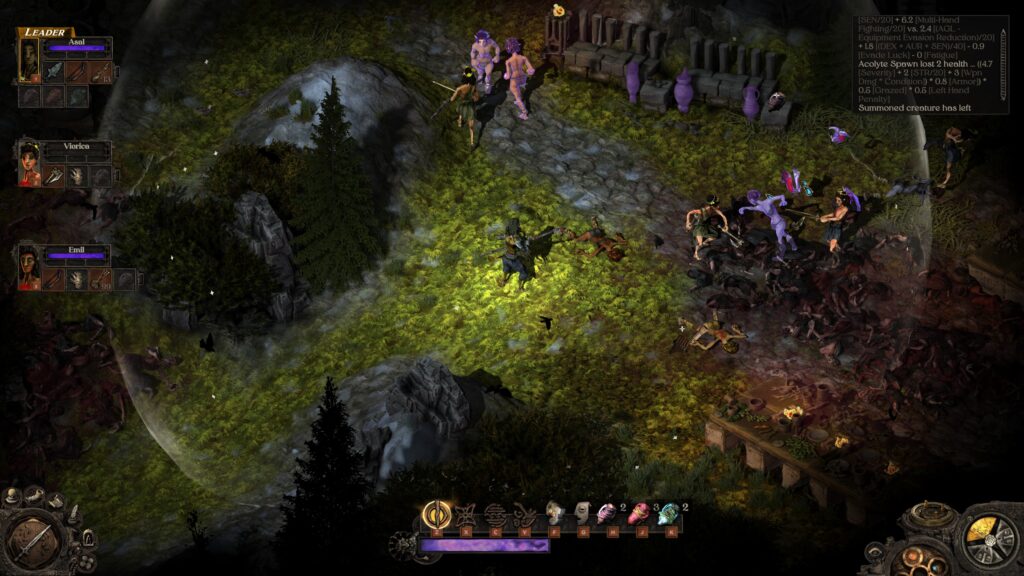Use the teal potion jar
Viewport: 1024px width, 576px height.
tap(668, 515)
